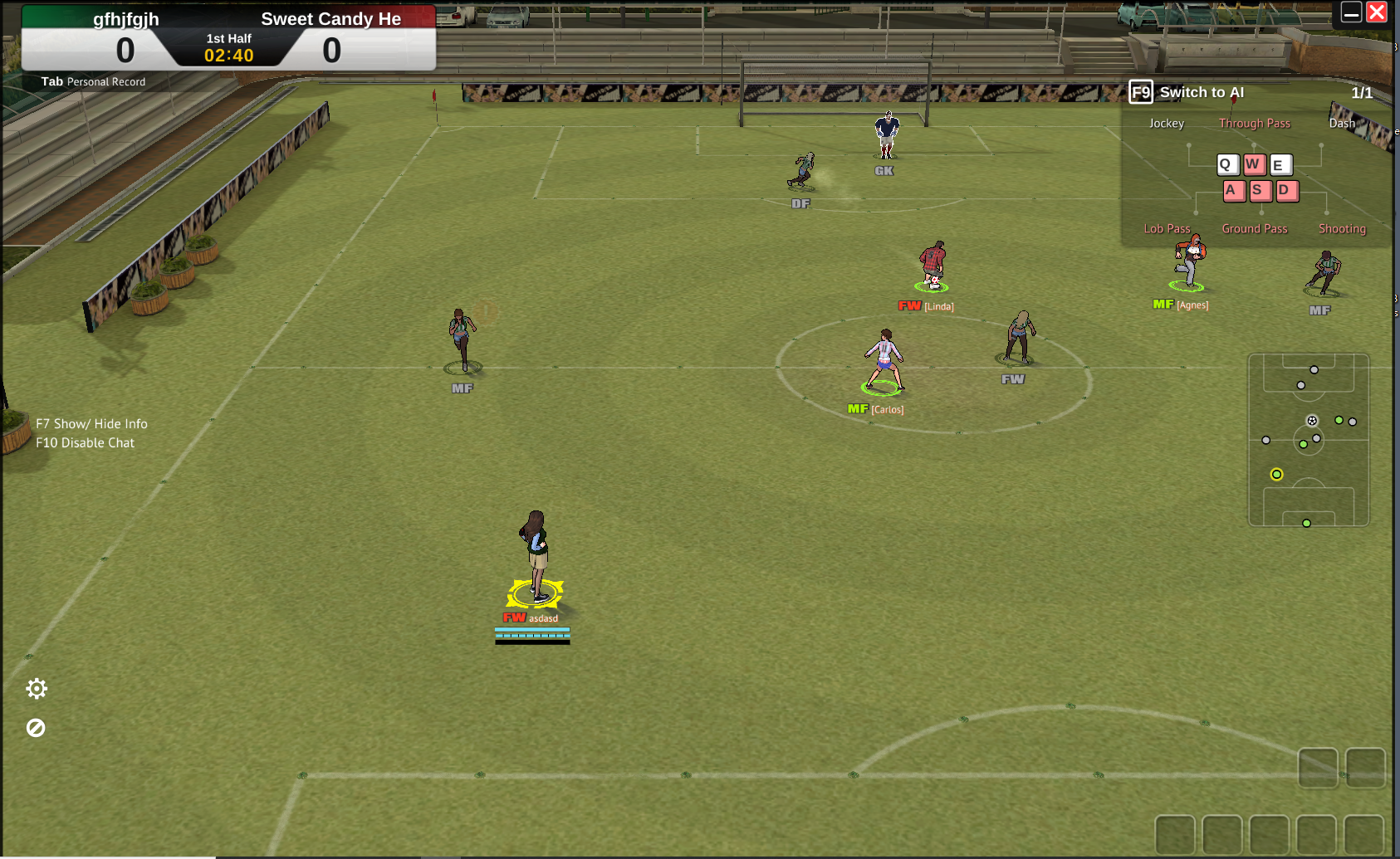Select the S key for Ground Pass
1400x859 pixels.
1260,191
